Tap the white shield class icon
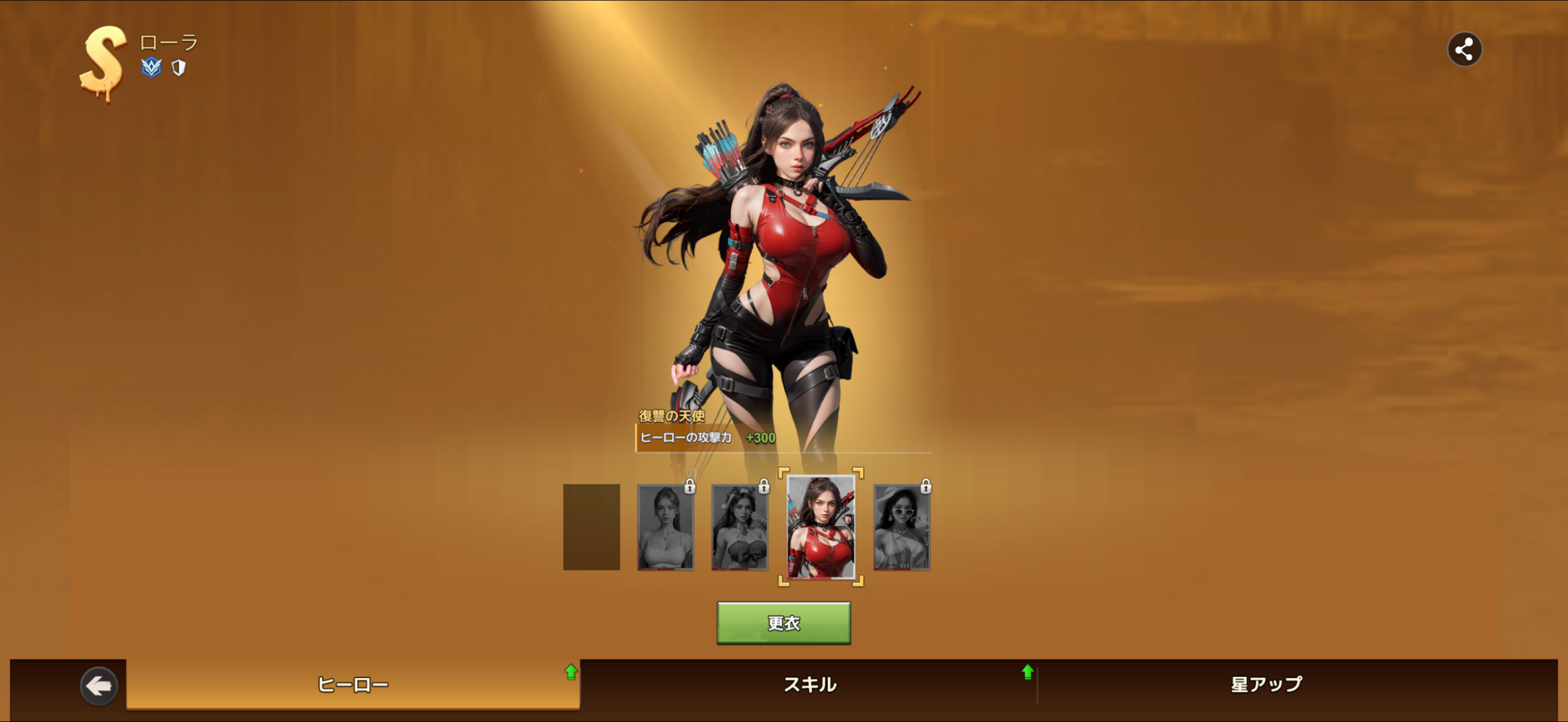 tap(178, 67)
